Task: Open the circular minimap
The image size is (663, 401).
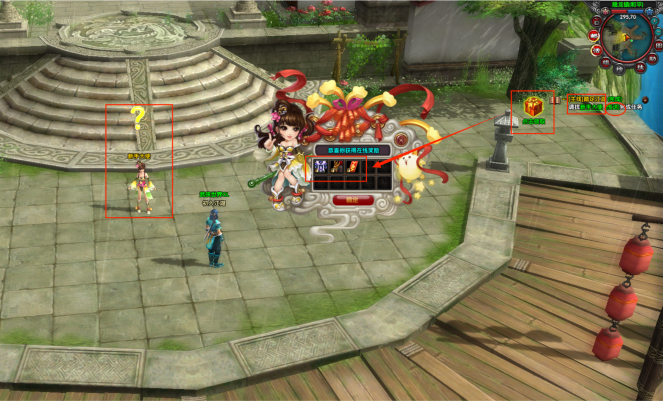Action: click(x=629, y=40)
